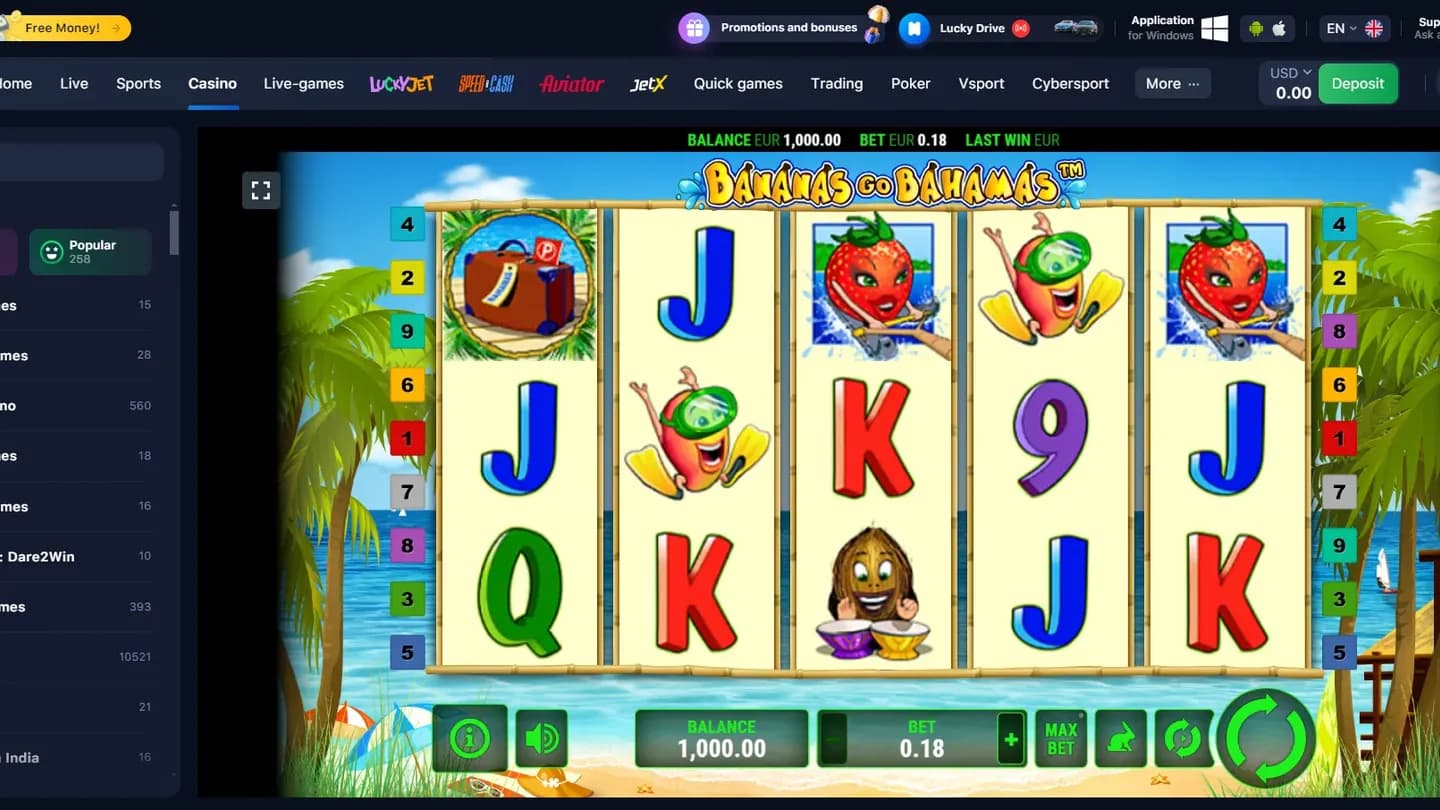Toggle the Popular games filter
1440x810 pixels.
(88, 251)
